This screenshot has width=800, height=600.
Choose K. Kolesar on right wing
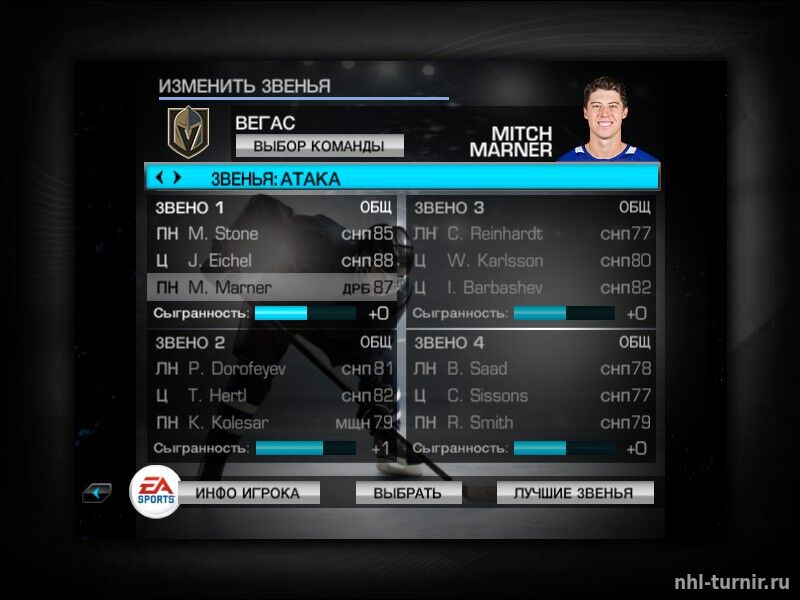272,423
